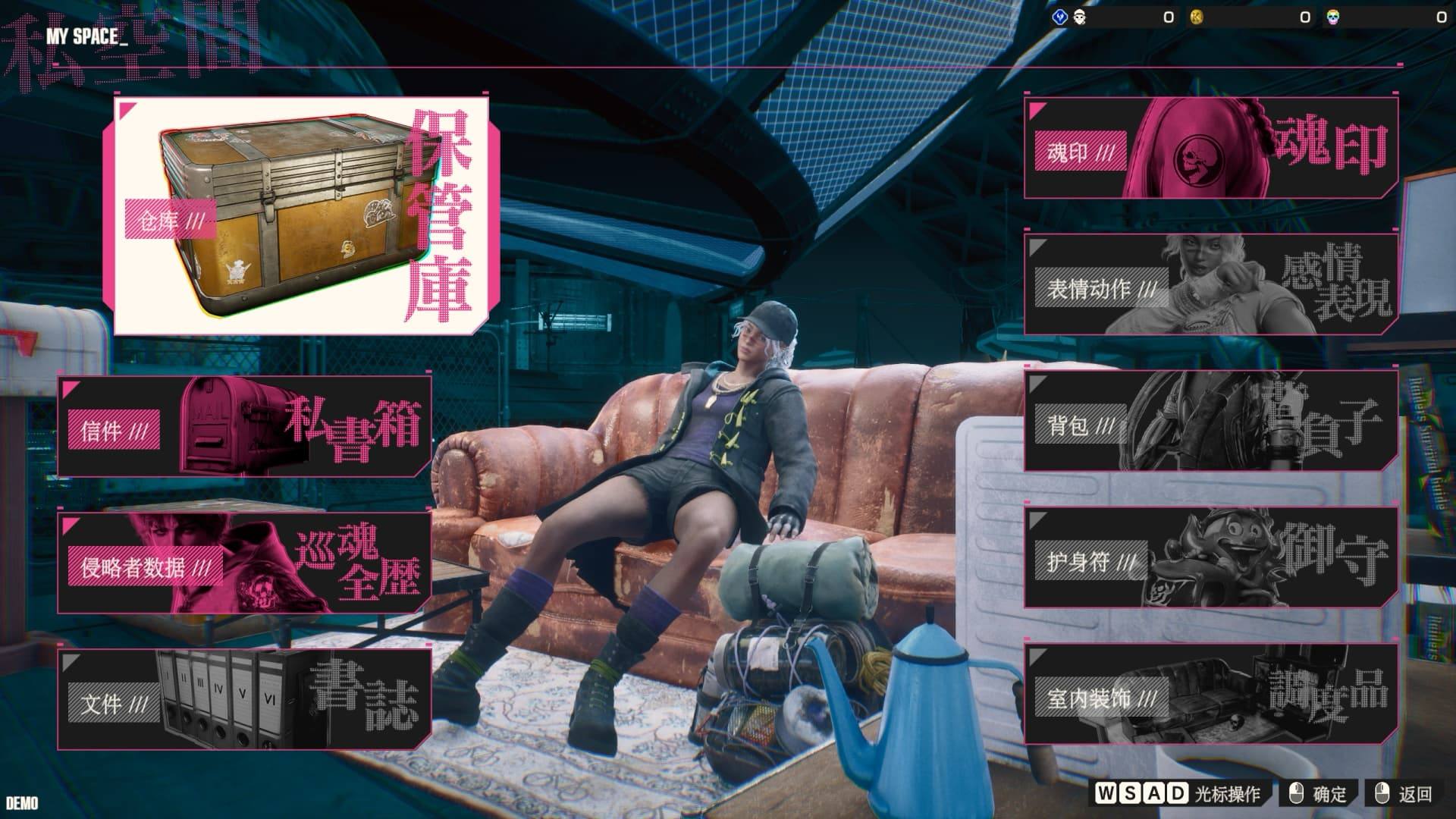Open the 背包 backpack menu
This screenshot has width=1456, height=819.
[x=1210, y=422]
